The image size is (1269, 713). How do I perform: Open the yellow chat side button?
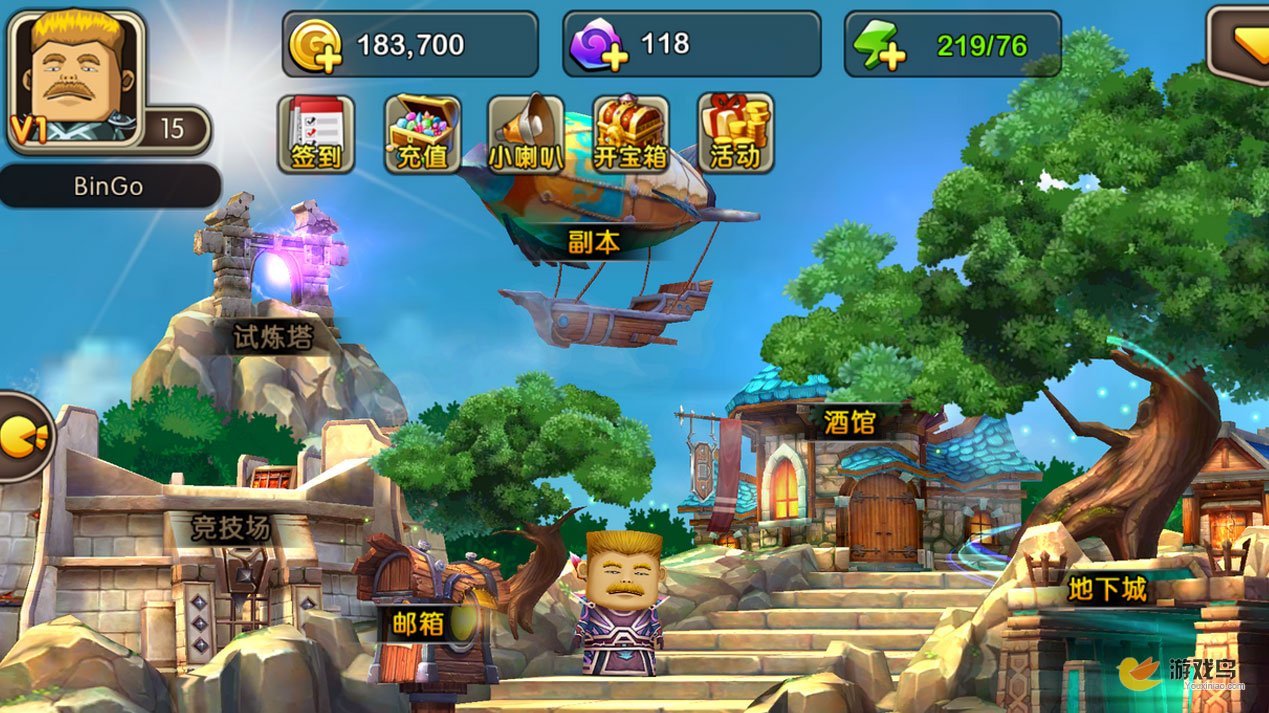click(x=20, y=437)
